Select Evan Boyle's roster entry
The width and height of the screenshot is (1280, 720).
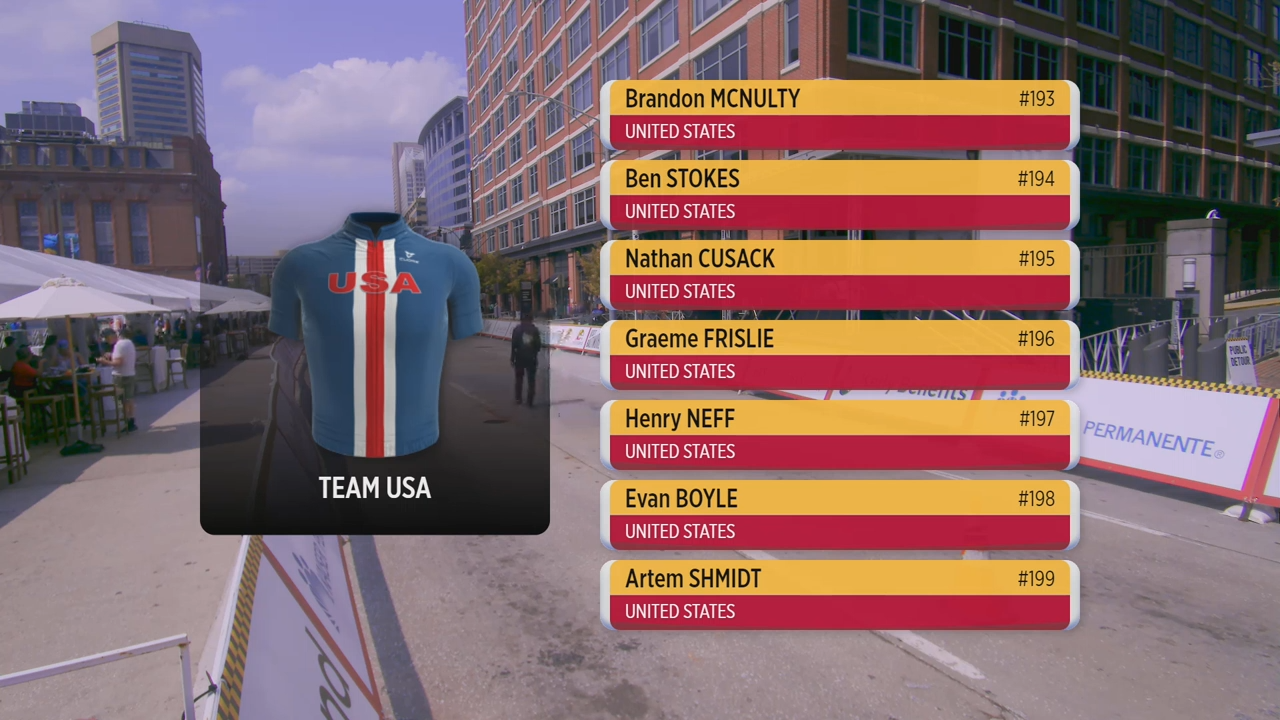click(840, 514)
